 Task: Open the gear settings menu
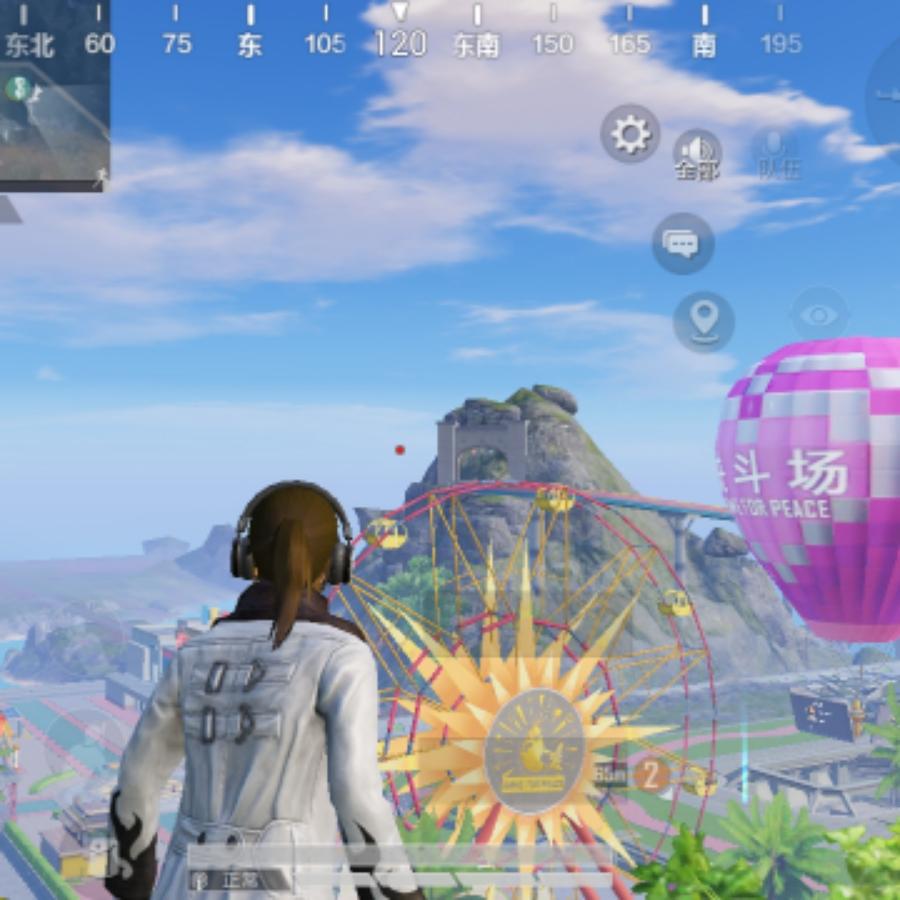pyautogui.click(x=630, y=134)
